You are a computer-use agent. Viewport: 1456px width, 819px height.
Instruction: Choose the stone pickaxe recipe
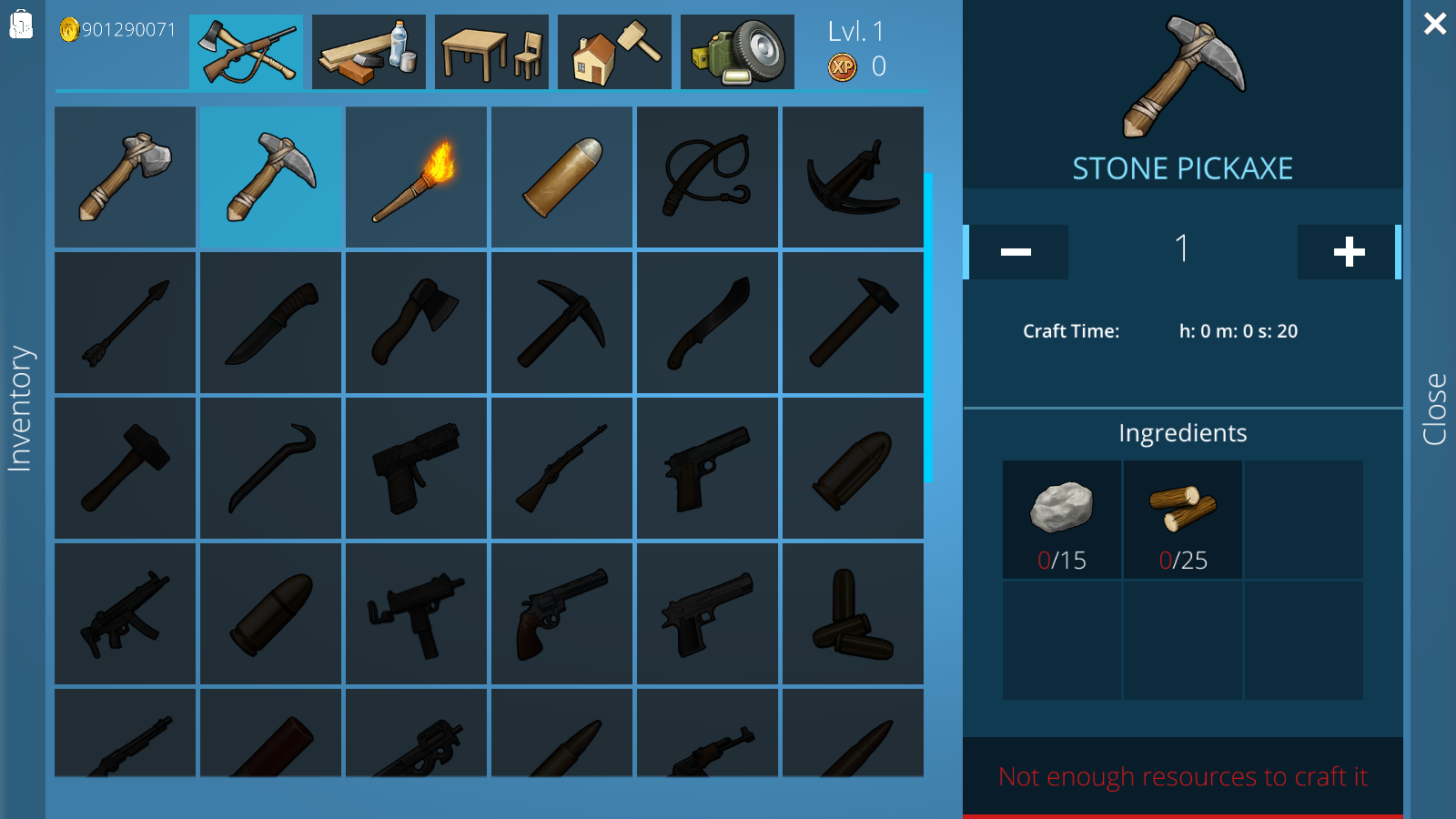point(271,177)
